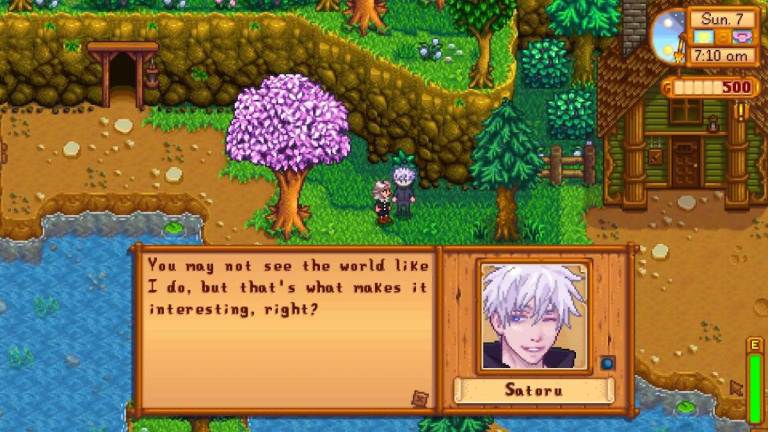Click the dialogue advance icon in the text box corner

coord(420,398)
